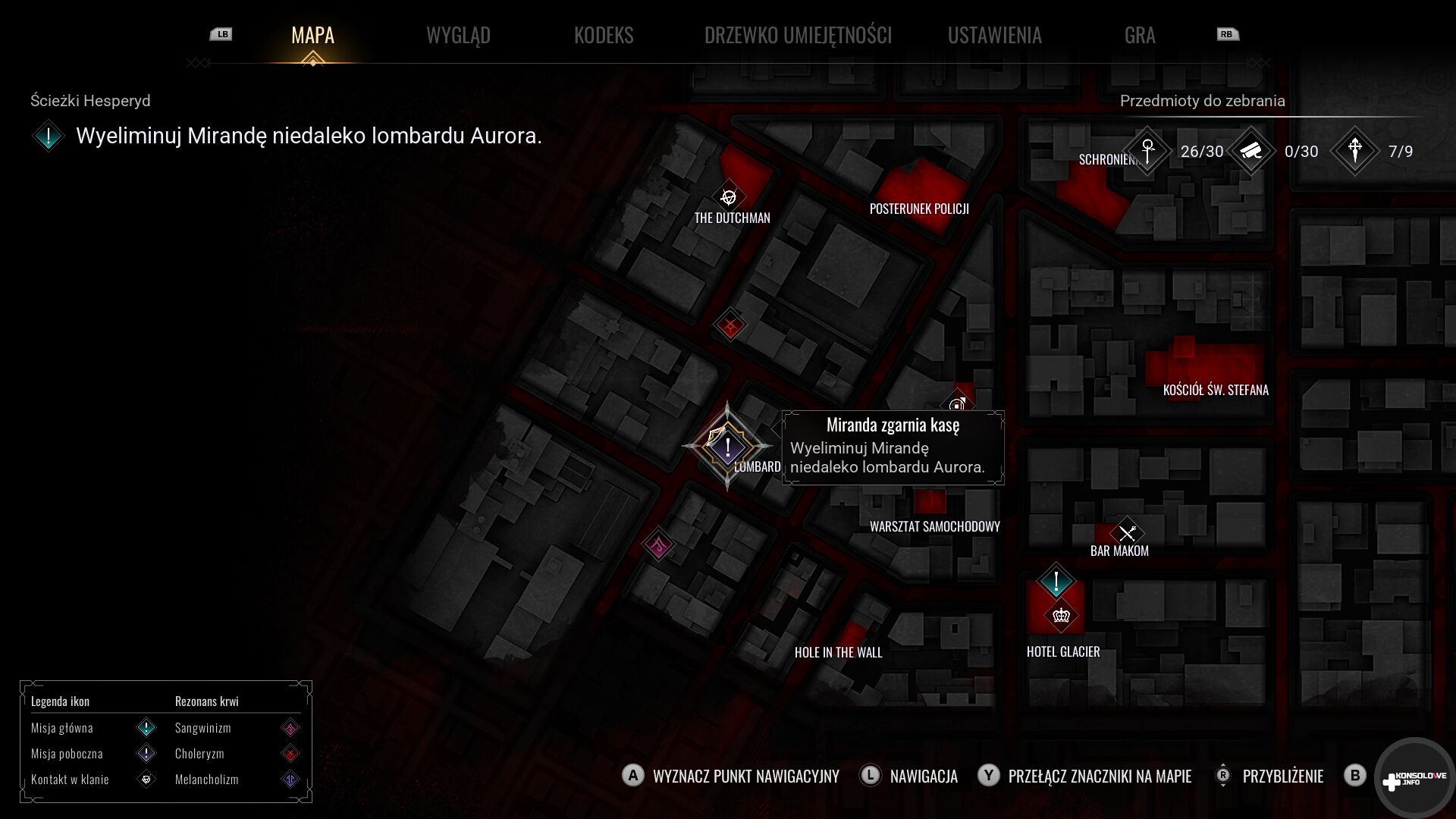Click the Posterunek Policji location label
This screenshot has width=1456, height=819.
tap(919, 209)
